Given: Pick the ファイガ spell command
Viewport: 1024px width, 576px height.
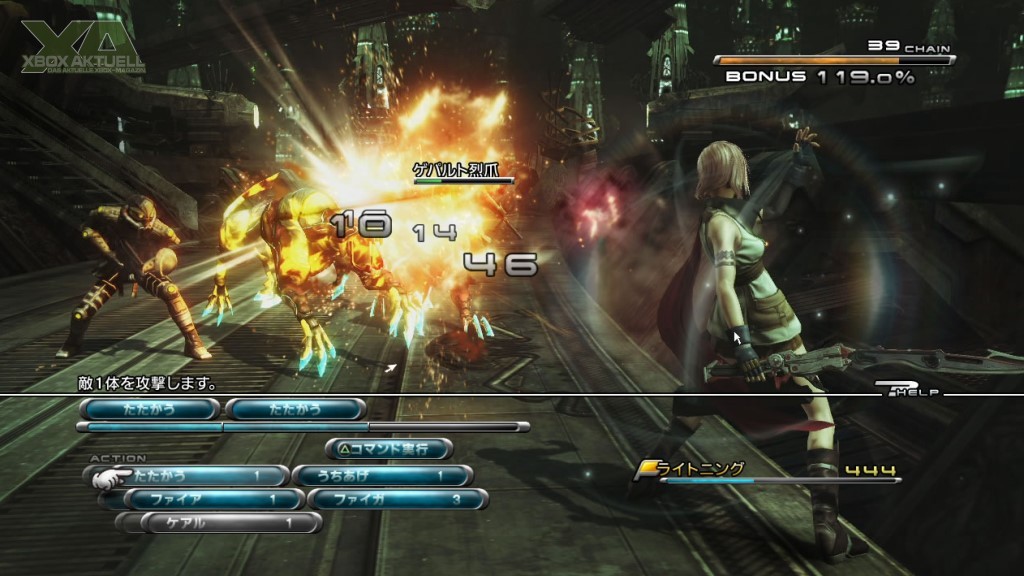Looking at the screenshot, I should tap(397, 499).
